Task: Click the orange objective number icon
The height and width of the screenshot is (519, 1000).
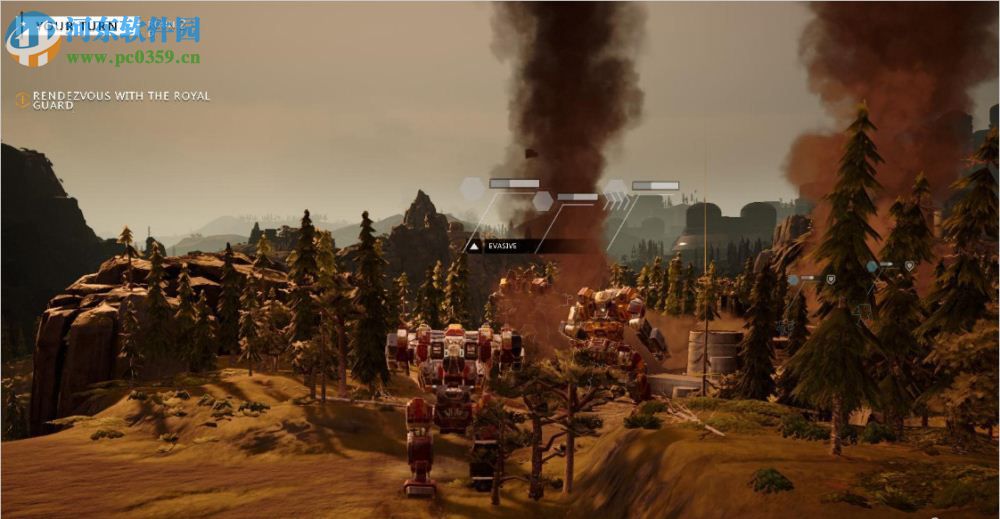Action: click(x=22, y=100)
